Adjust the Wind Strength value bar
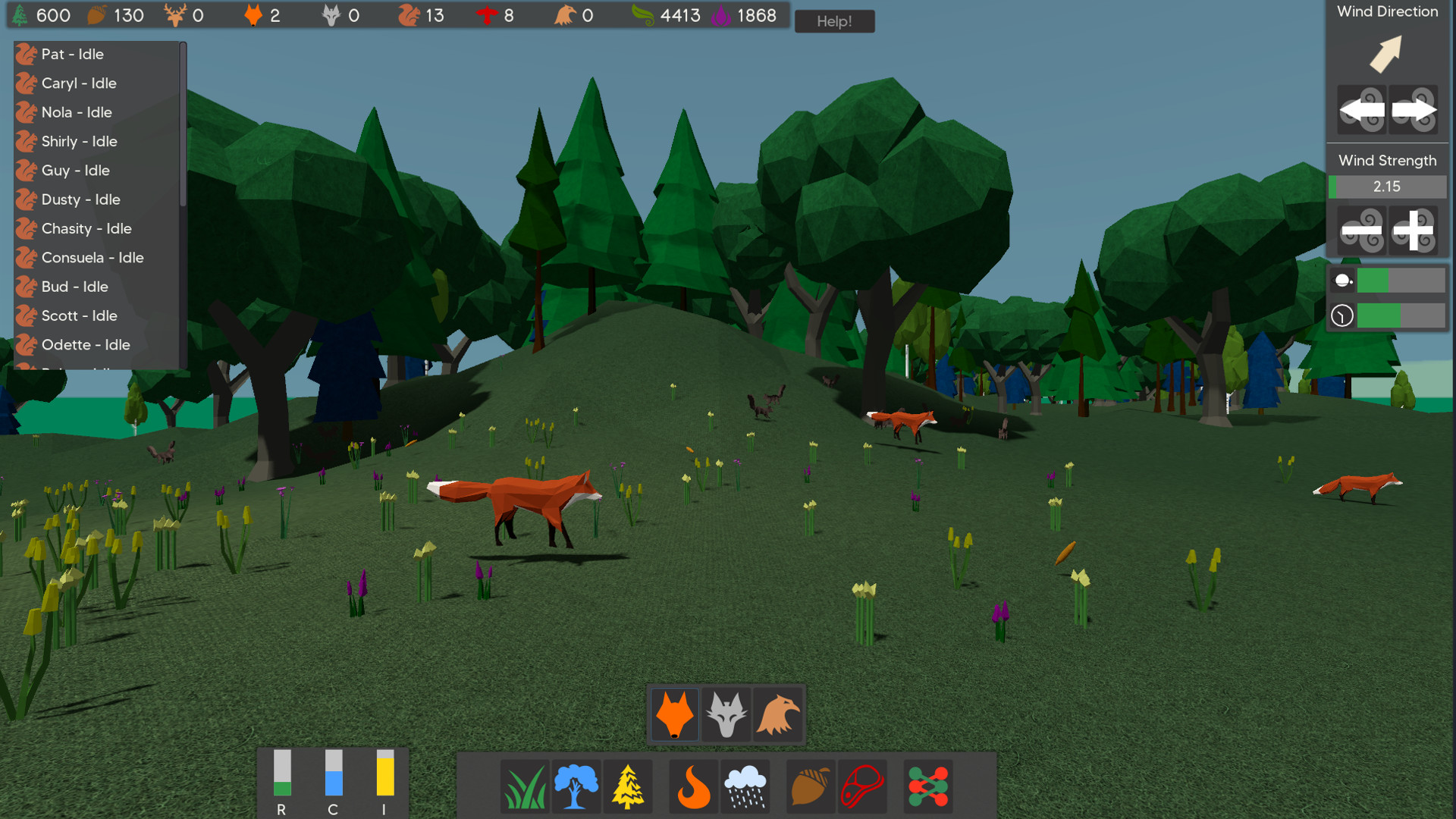This screenshot has width=1456, height=819. pos(1387,187)
